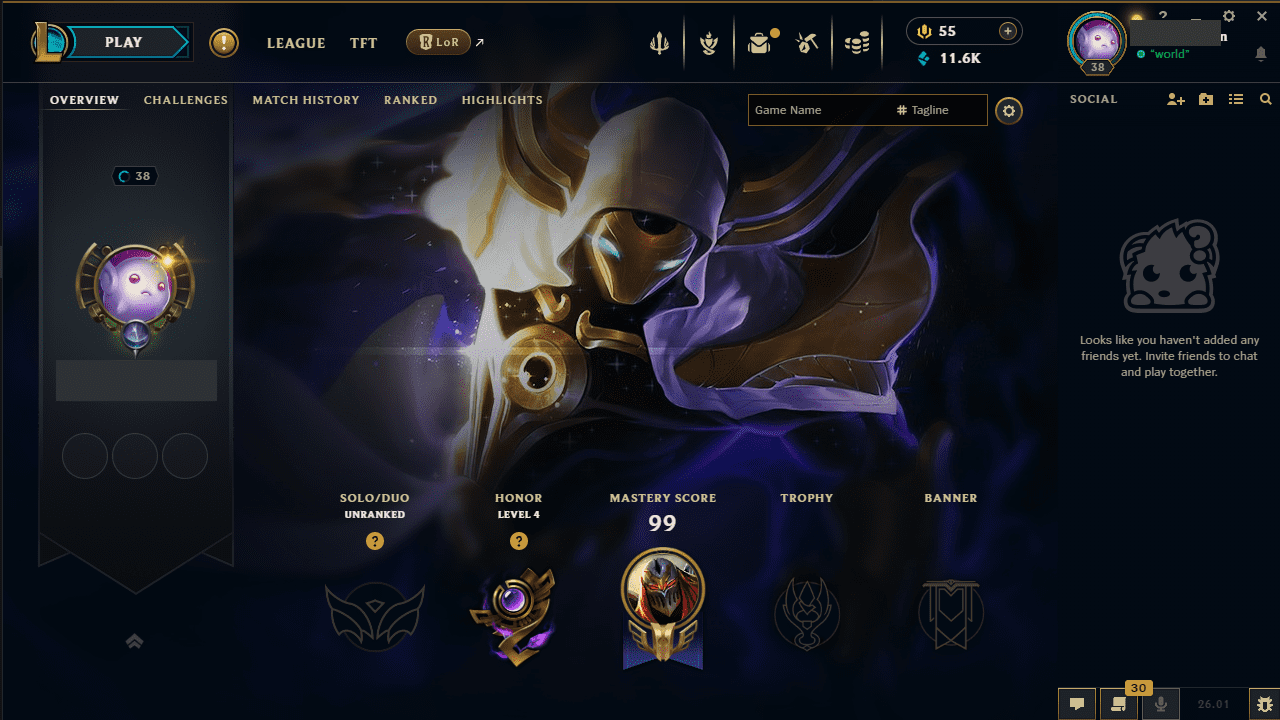Screen dimensions: 1280x720
Task: Switch friends list view with the list icon
Action: point(1236,99)
